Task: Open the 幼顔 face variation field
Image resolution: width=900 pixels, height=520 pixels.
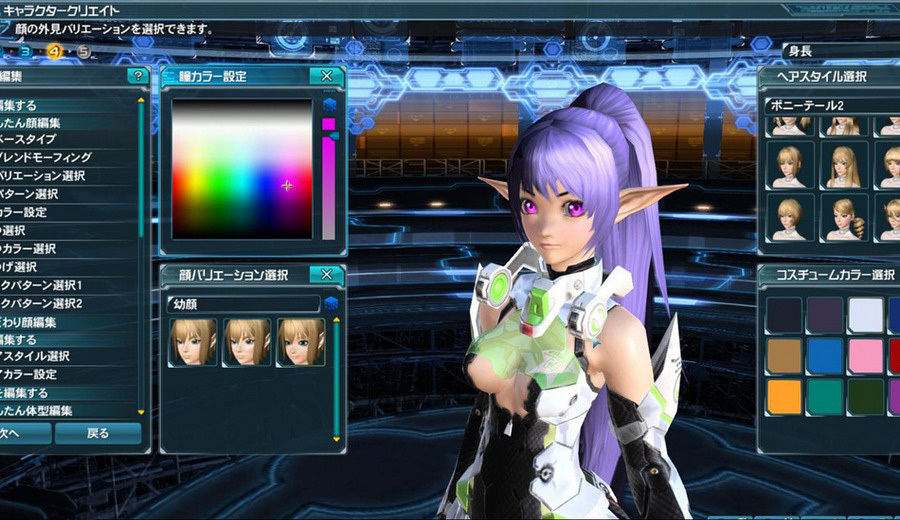Action: coord(243,303)
